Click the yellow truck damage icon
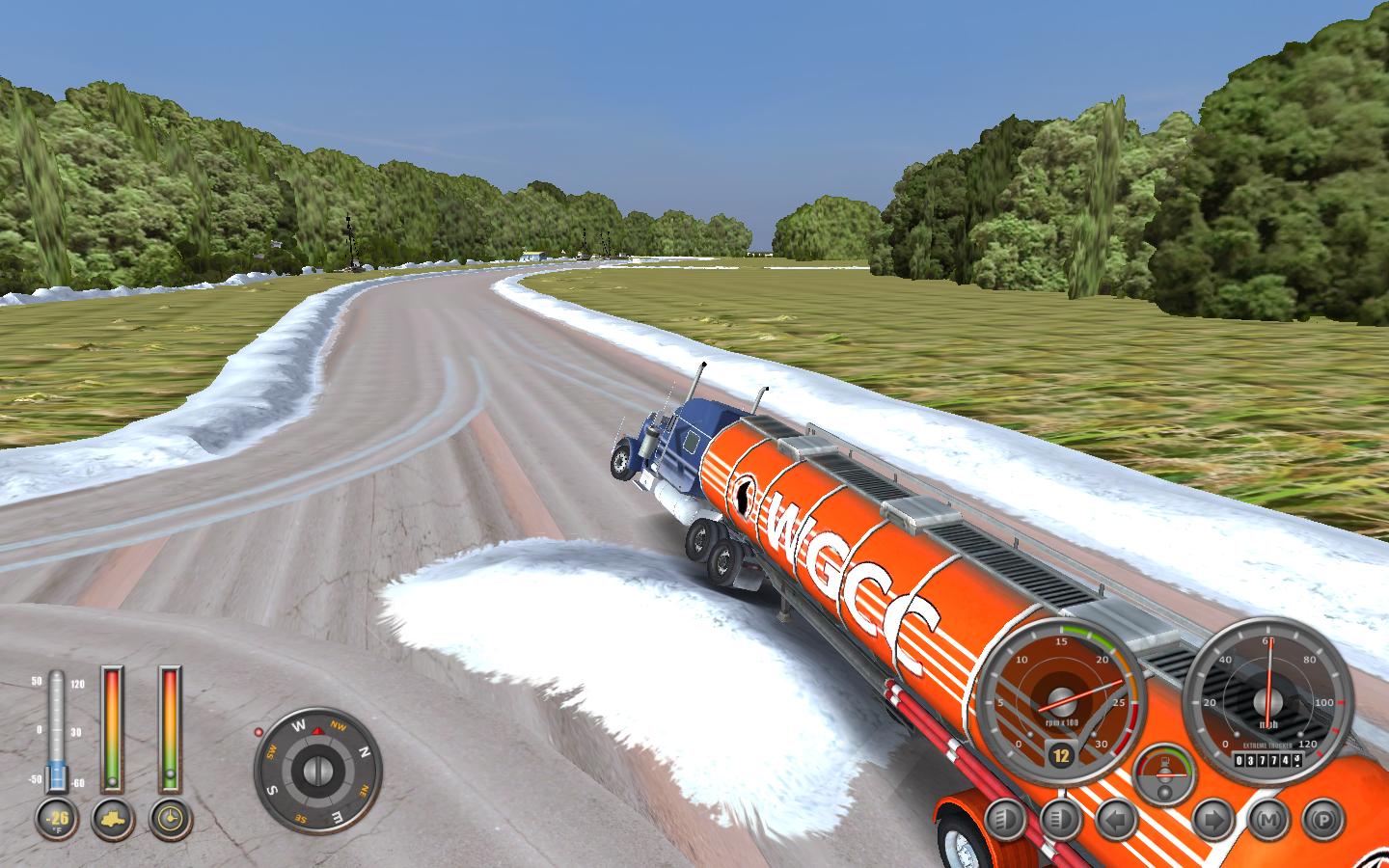The width and height of the screenshot is (1389, 868). 113,820
